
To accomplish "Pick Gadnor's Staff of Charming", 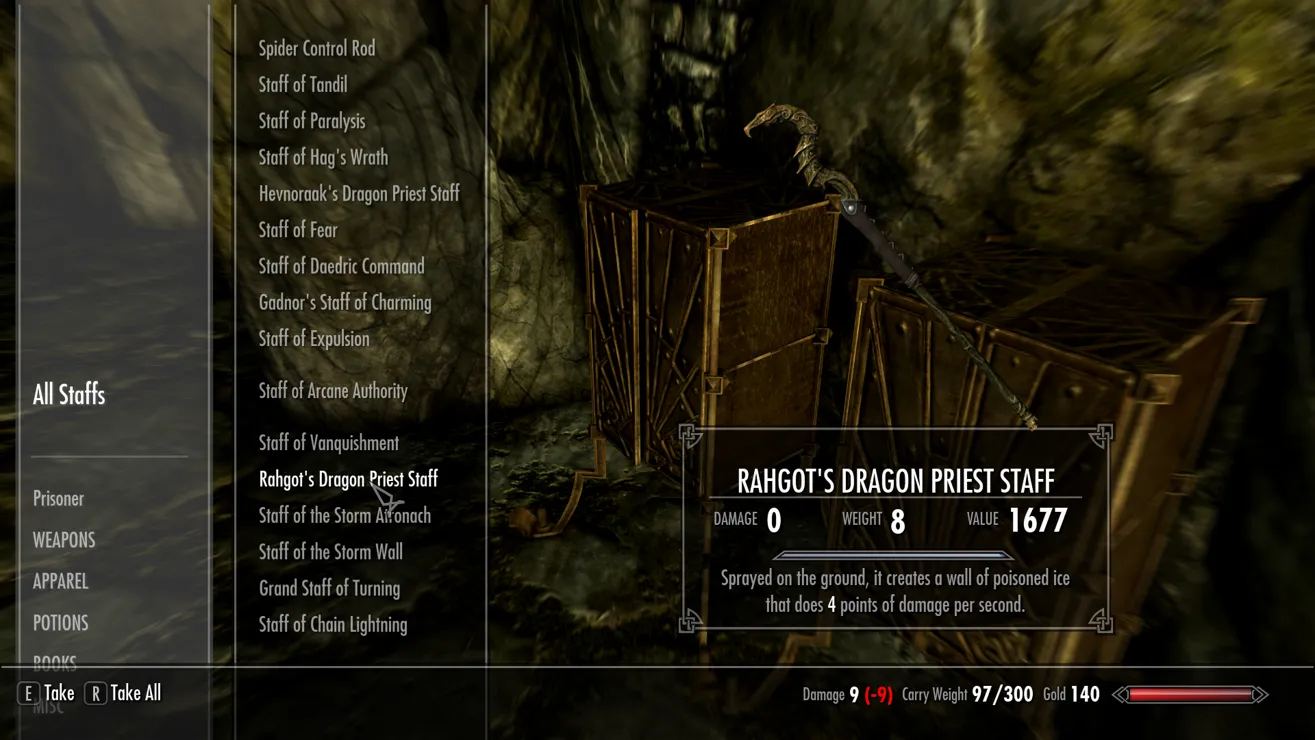I will (345, 303).
